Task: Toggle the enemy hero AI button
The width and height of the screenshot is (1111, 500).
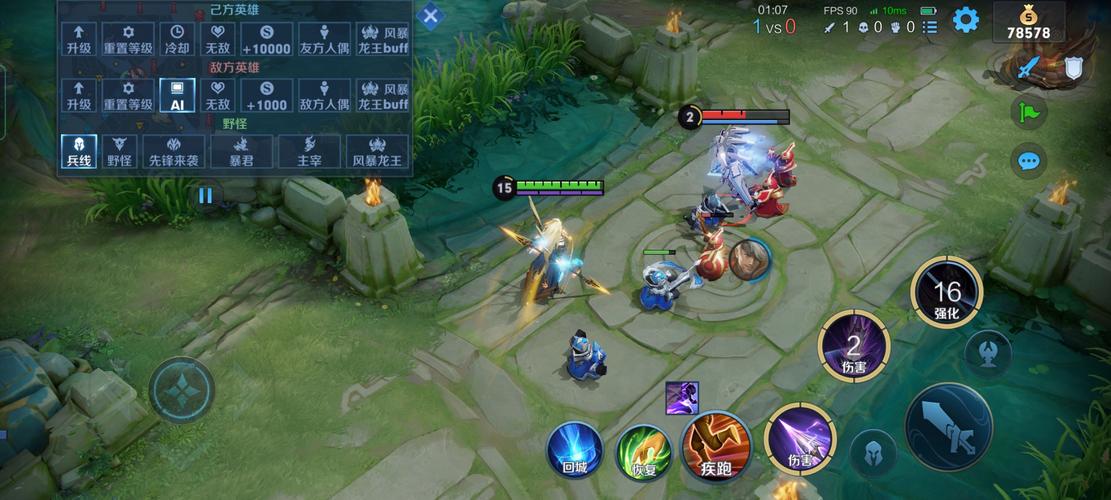Action: coord(177,96)
